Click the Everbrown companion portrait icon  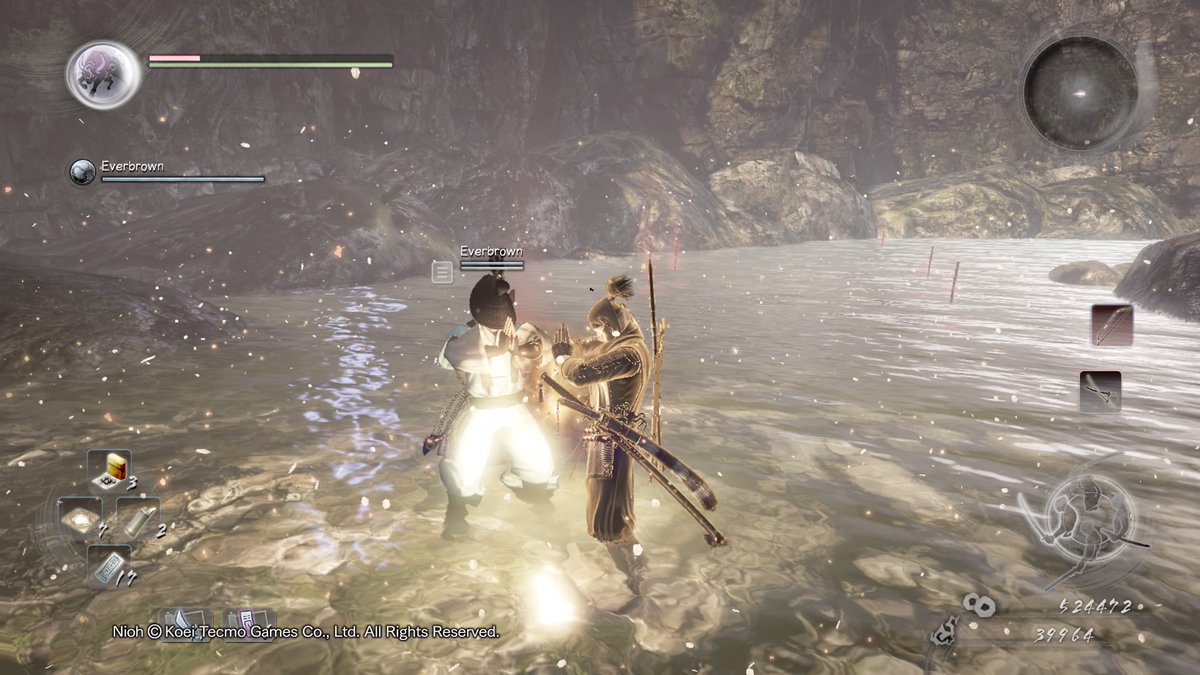(82, 172)
